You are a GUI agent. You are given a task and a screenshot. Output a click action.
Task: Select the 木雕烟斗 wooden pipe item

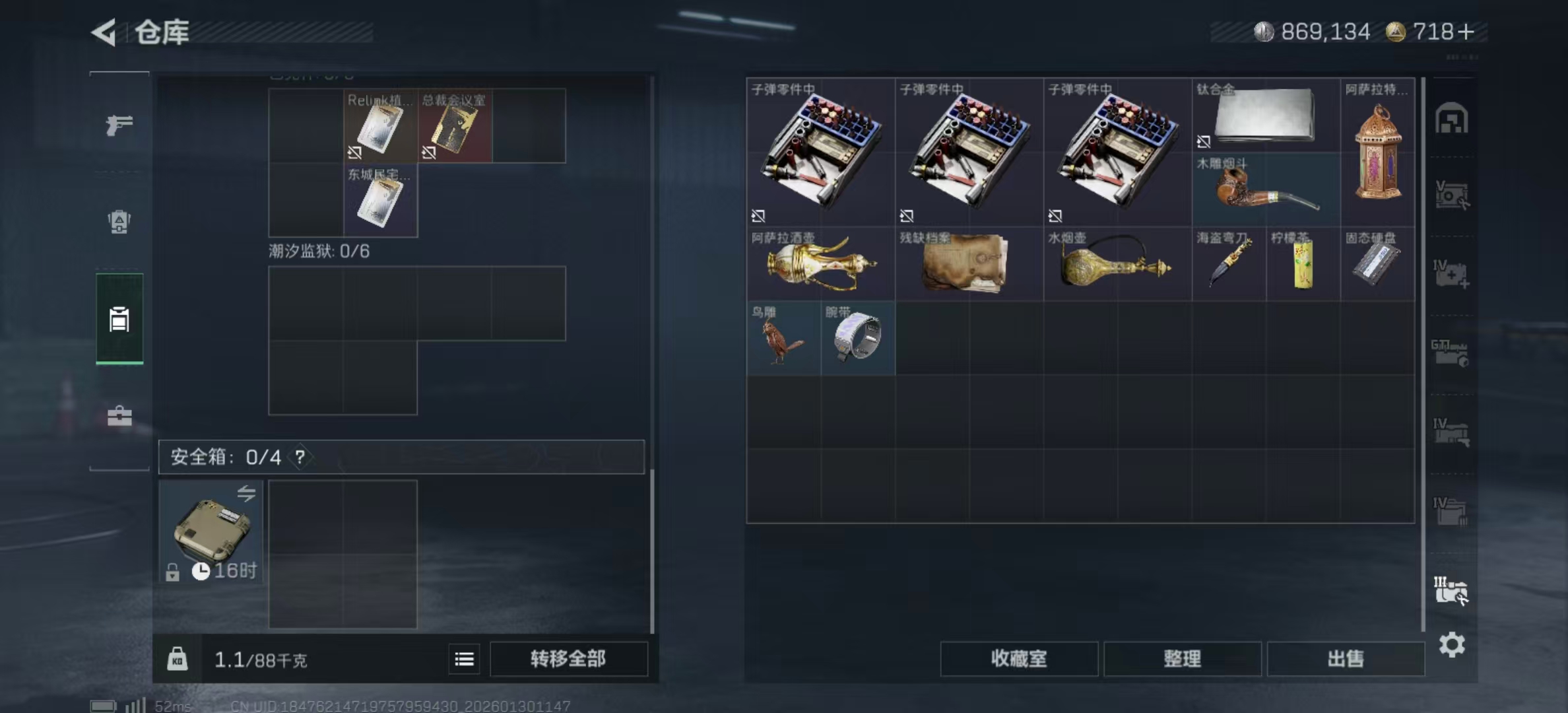[1267, 188]
